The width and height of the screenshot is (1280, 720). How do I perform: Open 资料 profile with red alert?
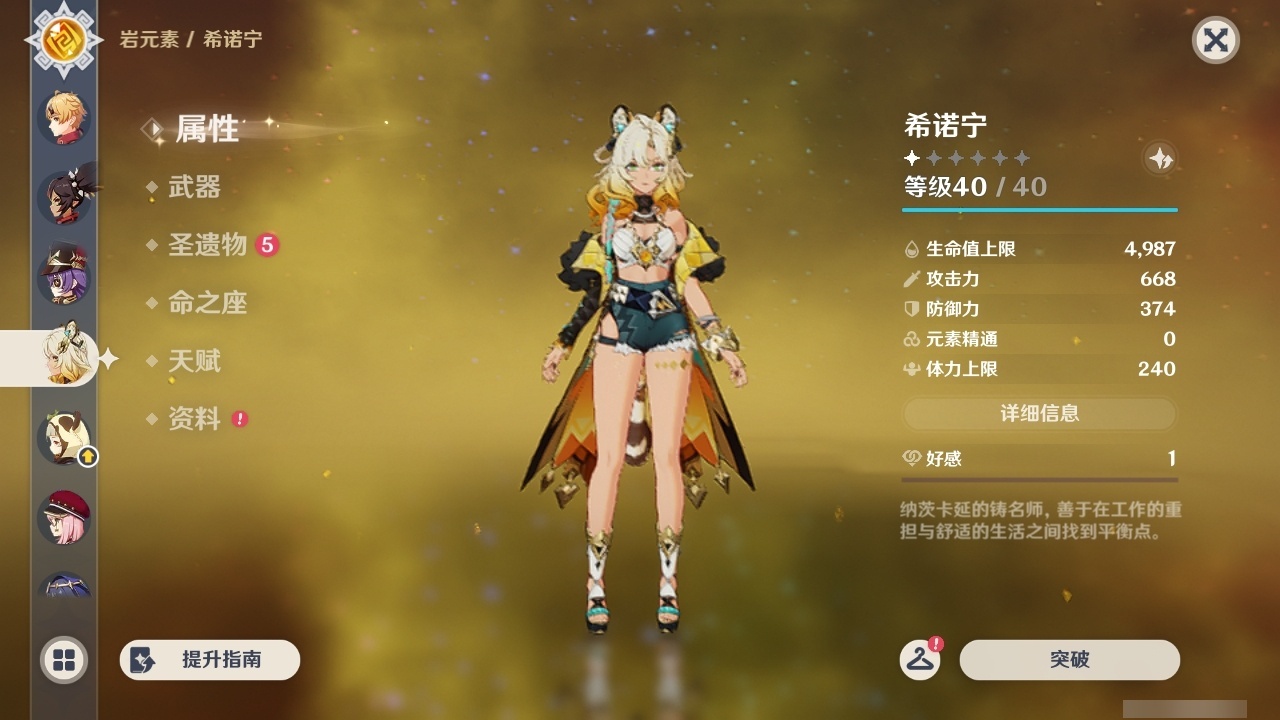197,419
